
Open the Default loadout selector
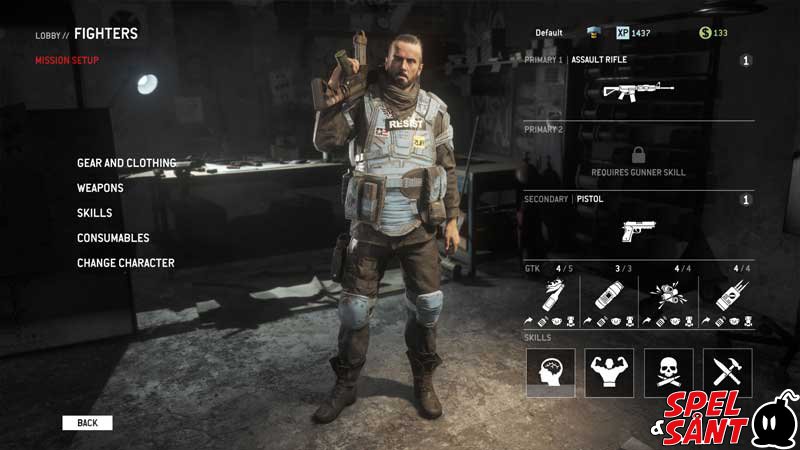549,33
